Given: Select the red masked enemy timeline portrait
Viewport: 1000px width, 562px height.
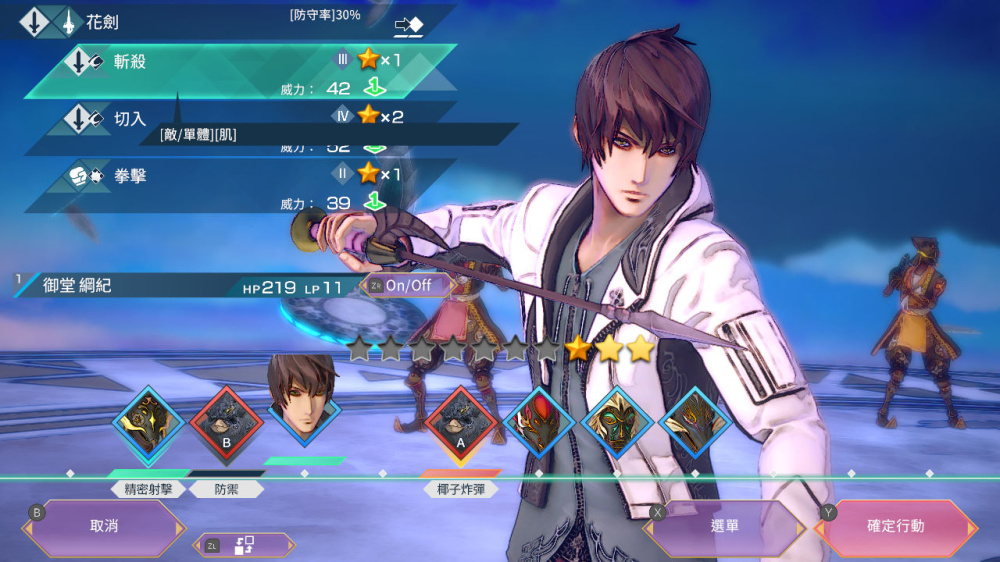Looking at the screenshot, I should [x=538, y=424].
